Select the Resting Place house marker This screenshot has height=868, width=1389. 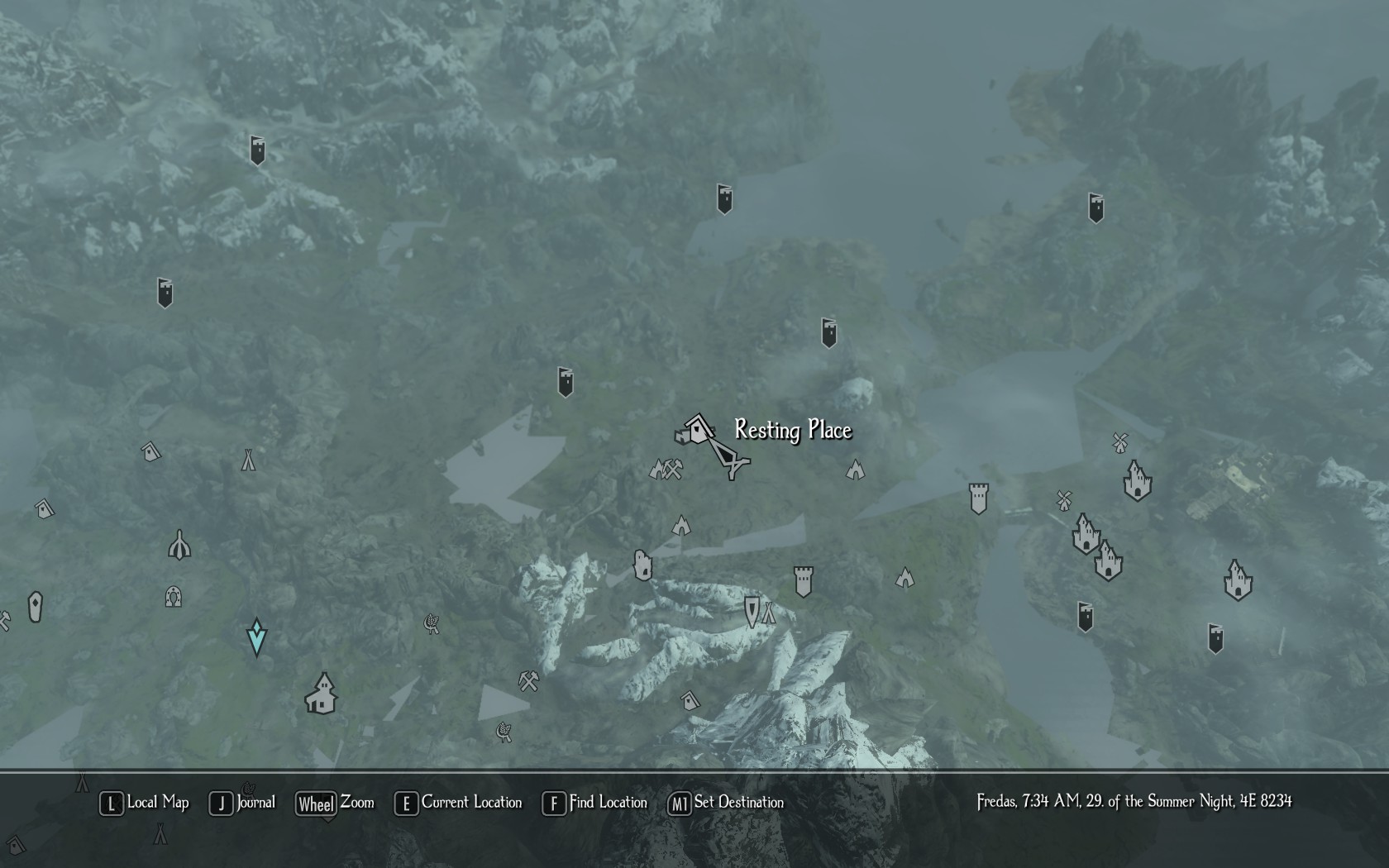pyautogui.click(x=697, y=431)
